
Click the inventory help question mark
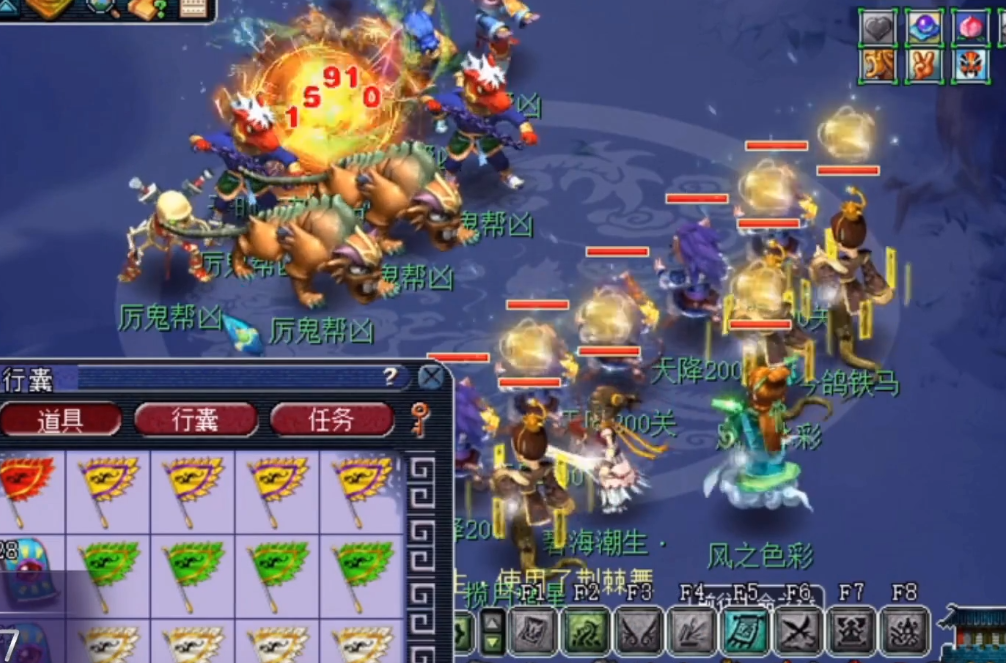click(x=390, y=377)
